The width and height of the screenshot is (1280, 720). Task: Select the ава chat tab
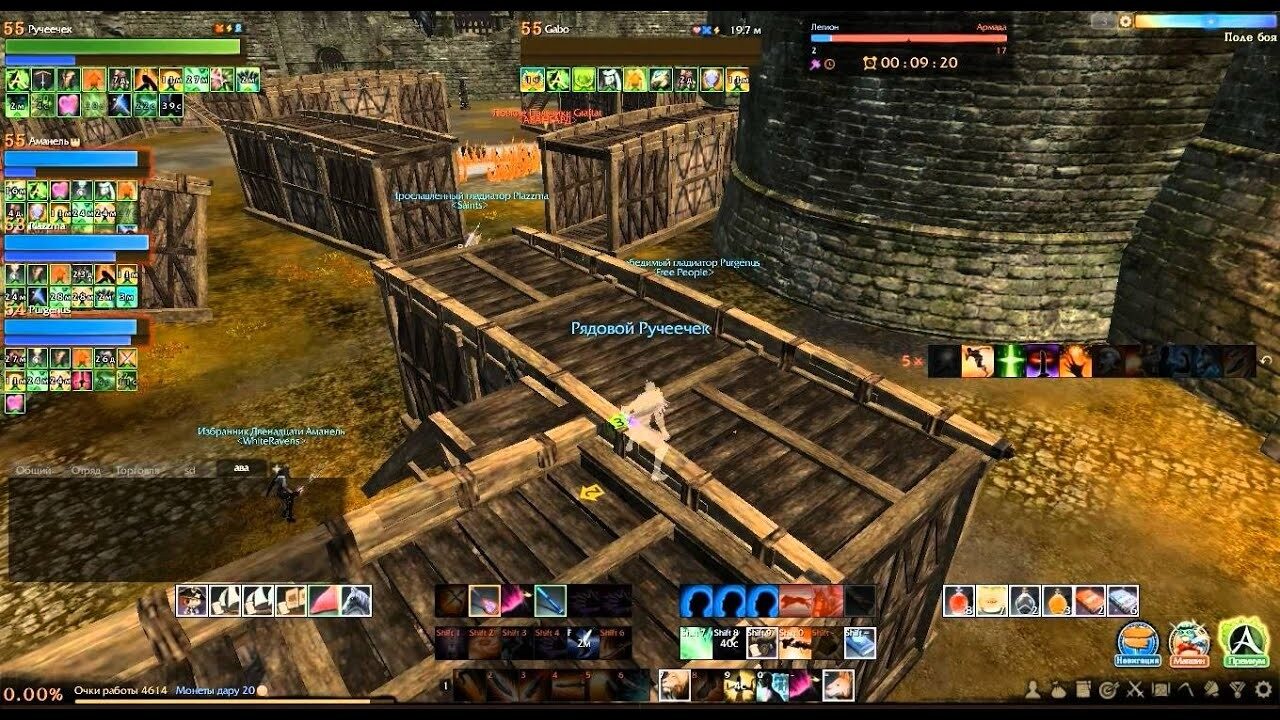(x=240, y=469)
